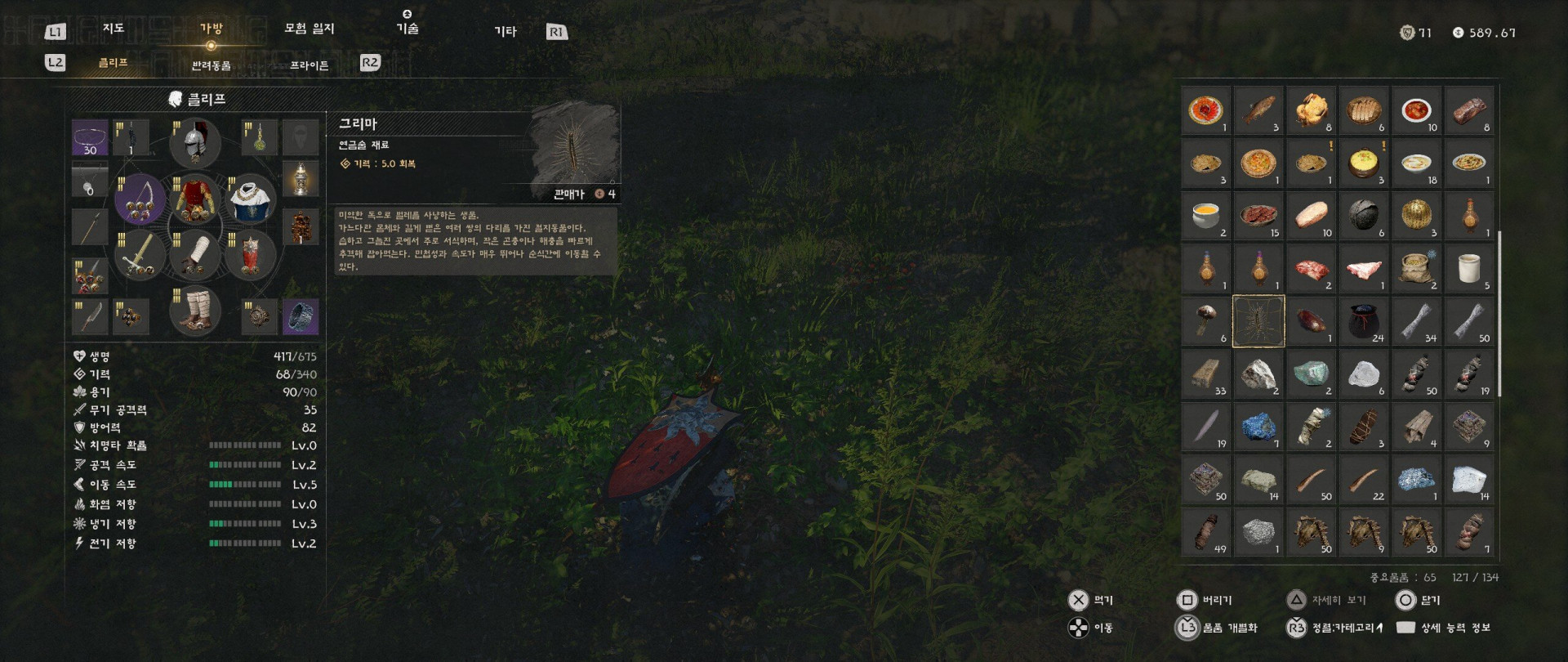Viewport: 1568px width, 662px height.
Task: Select the highlighted centipede (그리마) item
Action: click(1258, 321)
